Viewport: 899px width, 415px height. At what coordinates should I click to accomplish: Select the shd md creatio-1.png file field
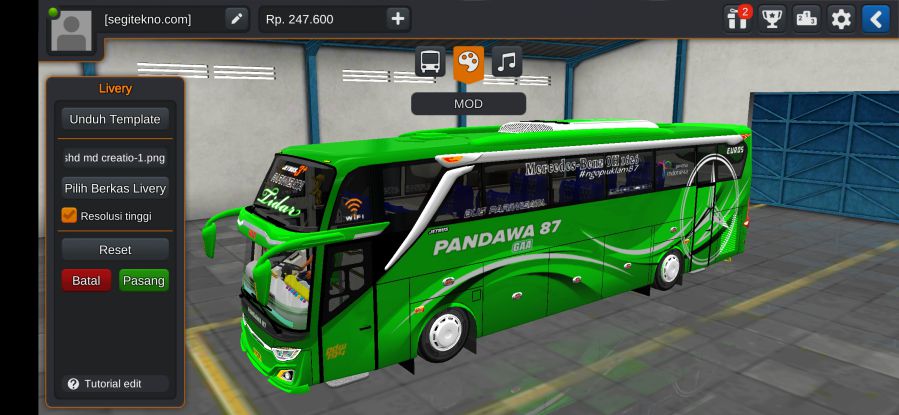(x=114, y=157)
